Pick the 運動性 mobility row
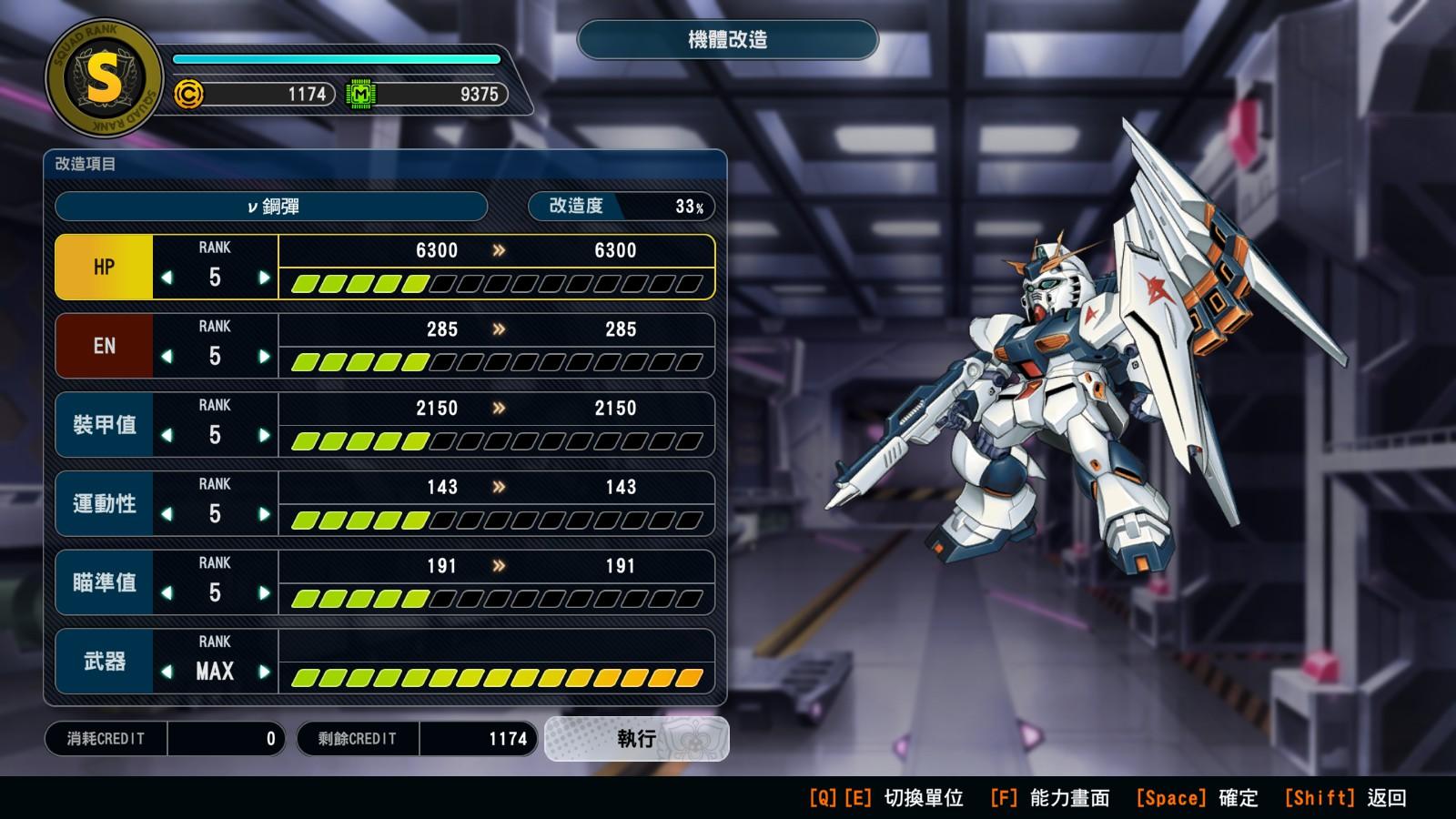1456x819 pixels. (104, 504)
